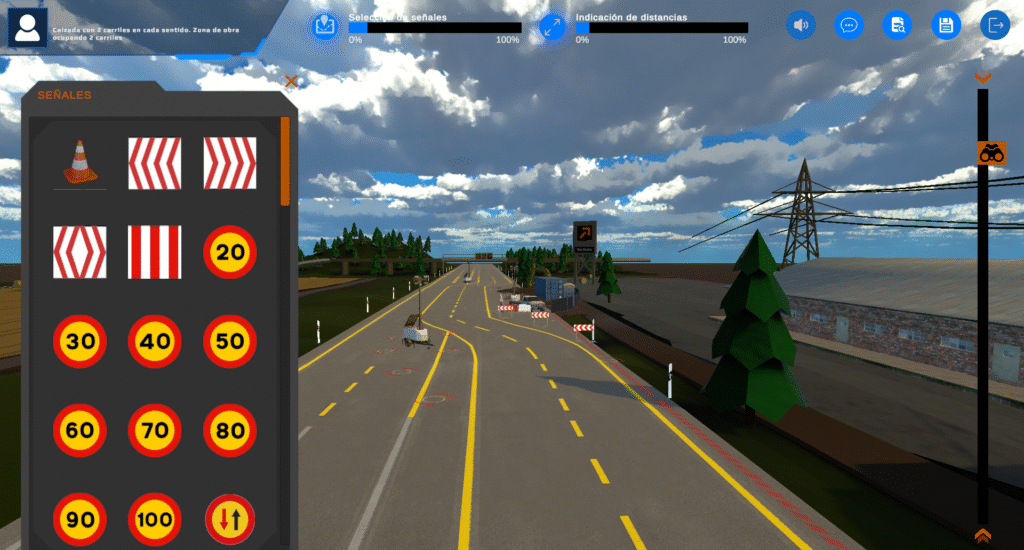Viewport: 1024px width, 550px height.
Task: Toggle sound with the speaker button
Action: pyautogui.click(x=801, y=25)
